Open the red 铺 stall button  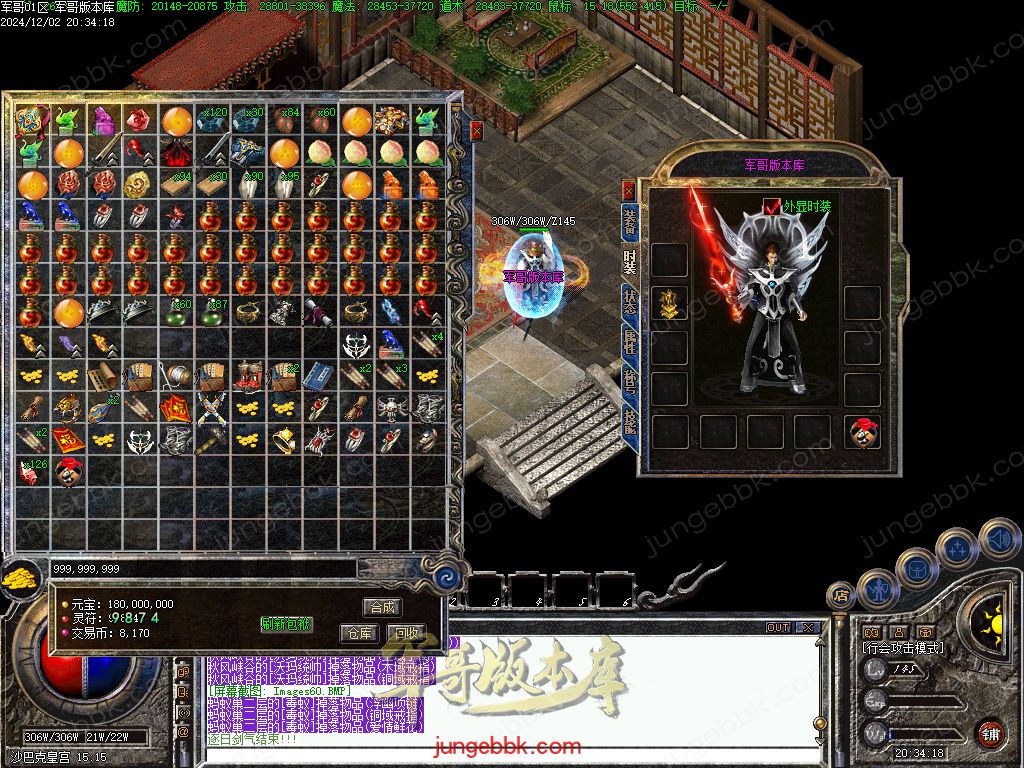coord(990,733)
